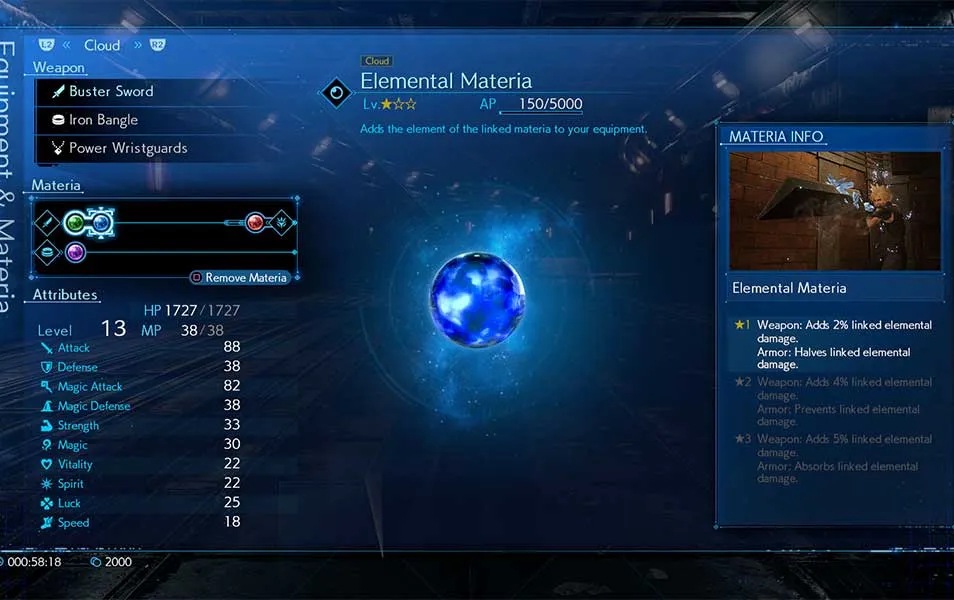This screenshot has height=600, width=954.
Task: Pick the red summon materia orb
Action: click(256, 222)
